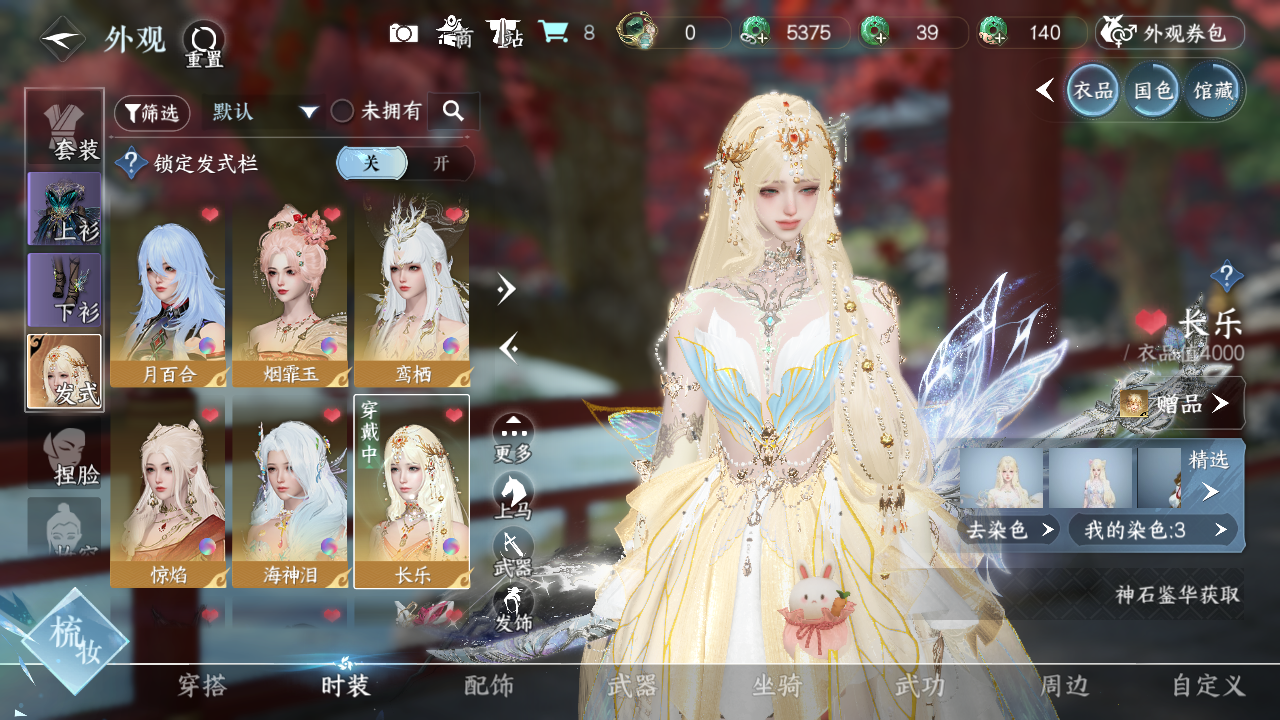Open the 筛选 filter options
Screen dimensions: 1280x720
152,113
